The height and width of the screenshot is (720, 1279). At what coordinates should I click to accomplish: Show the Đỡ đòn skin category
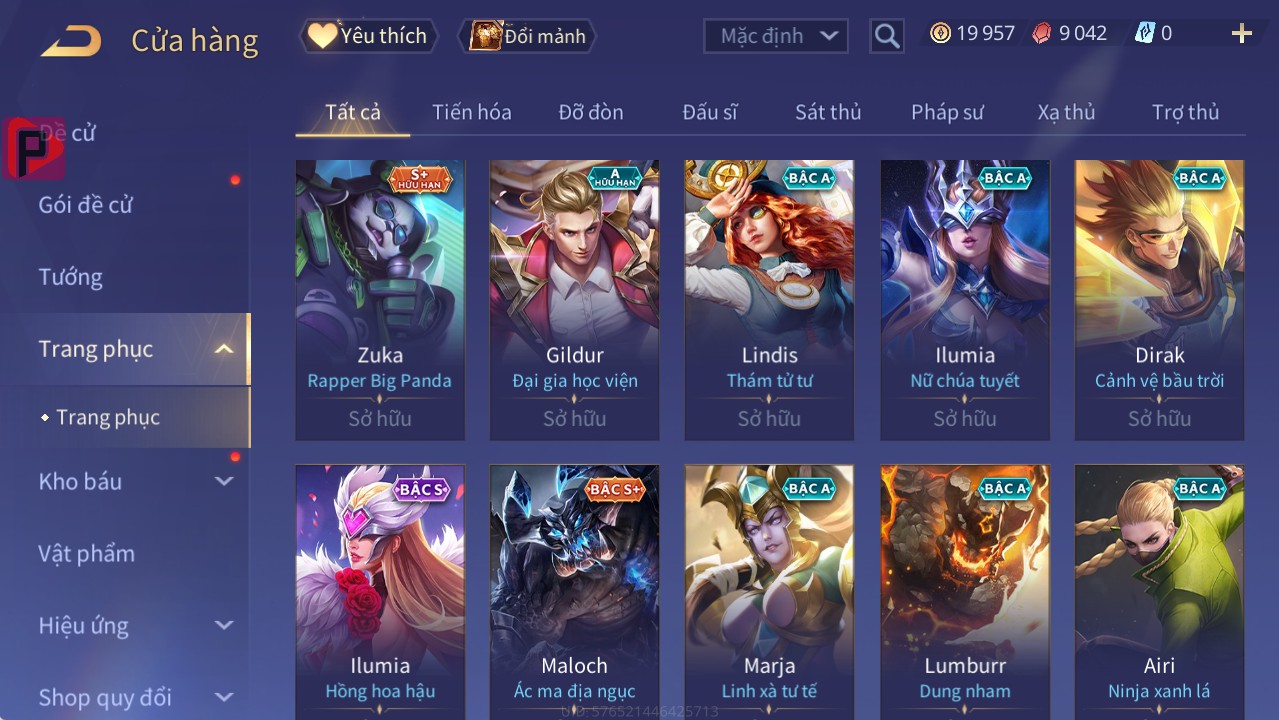click(590, 112)
